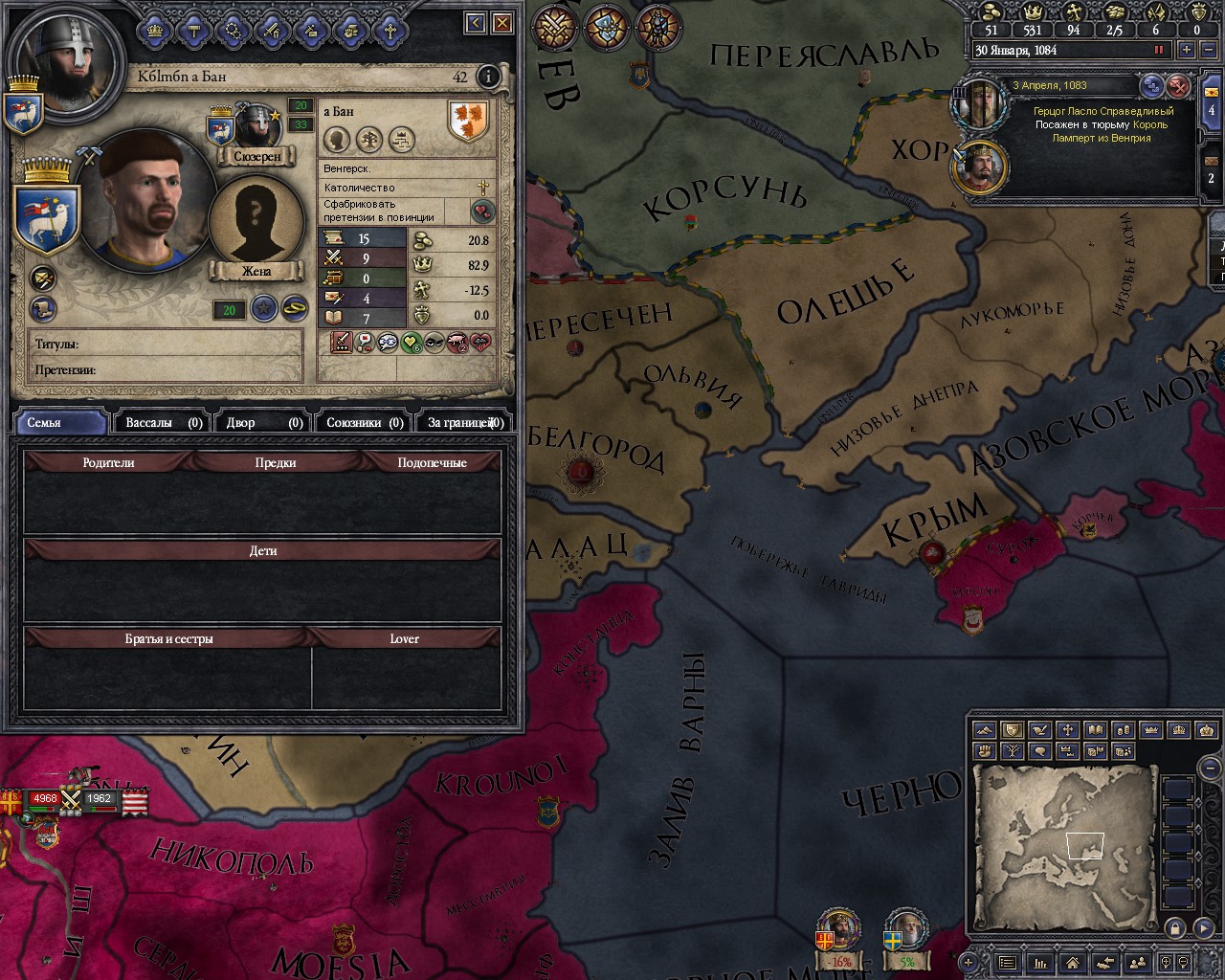
Task: Show the За границей tab
Action: [463, 422]
